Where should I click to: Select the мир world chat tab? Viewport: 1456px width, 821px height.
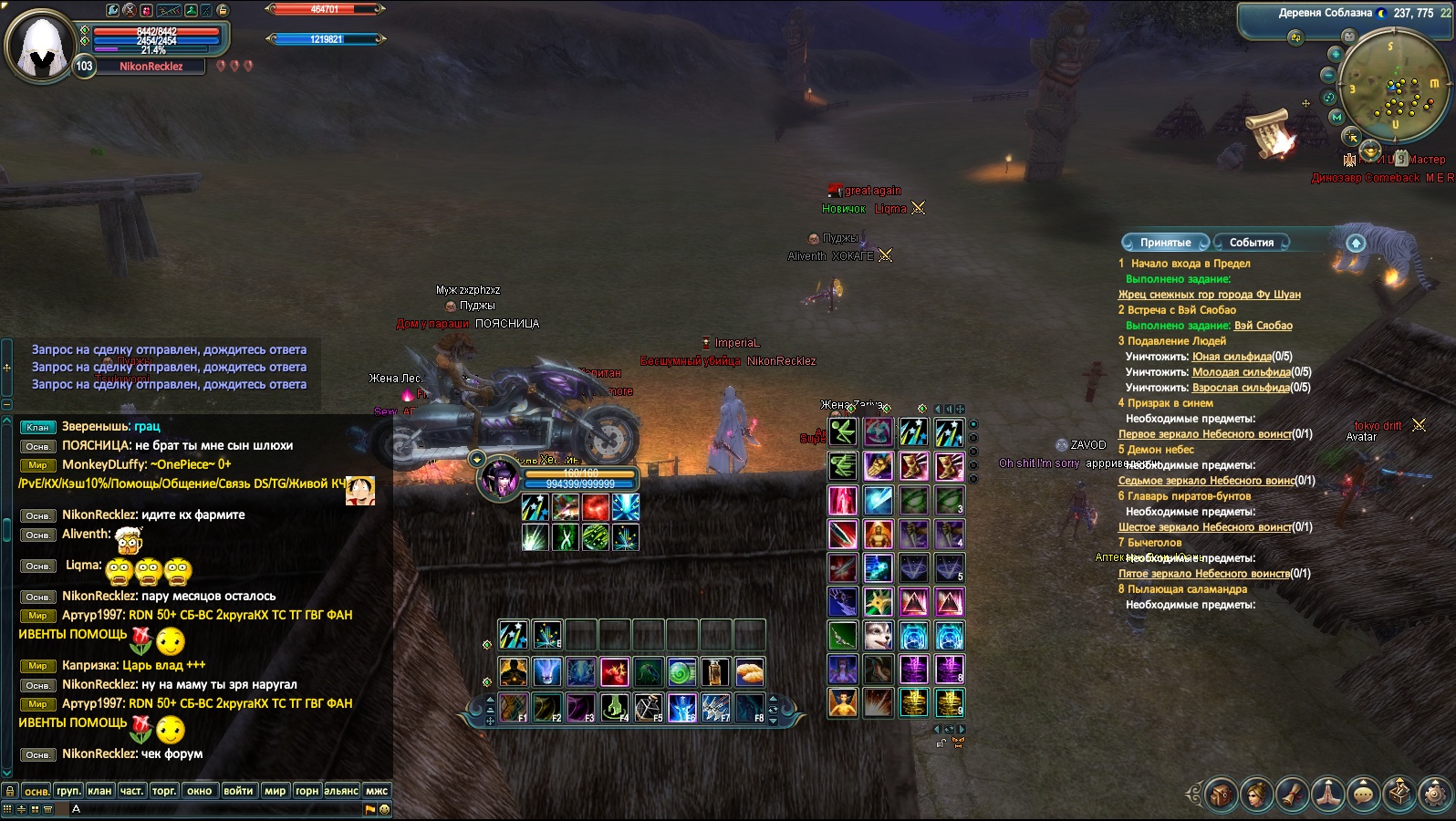(x=275, y=791)
